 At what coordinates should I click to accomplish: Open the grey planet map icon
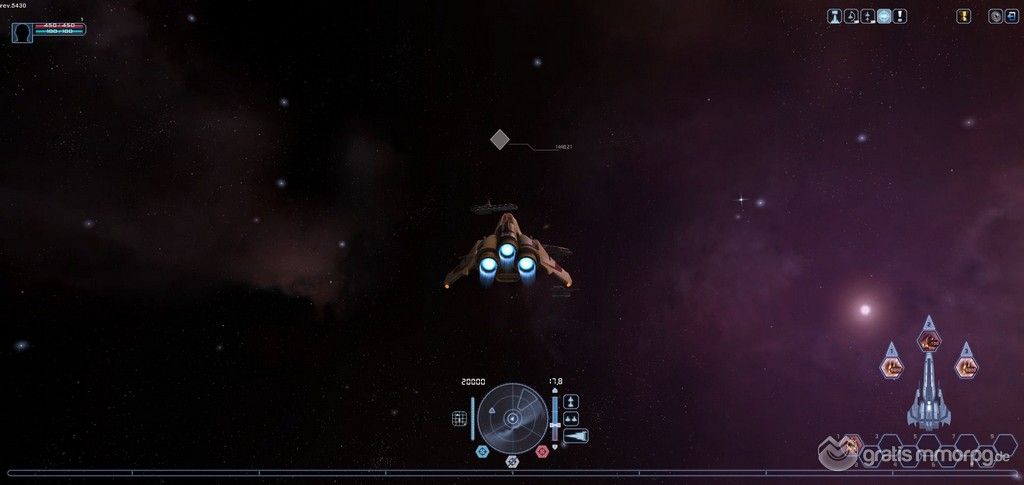coord(995,16)
